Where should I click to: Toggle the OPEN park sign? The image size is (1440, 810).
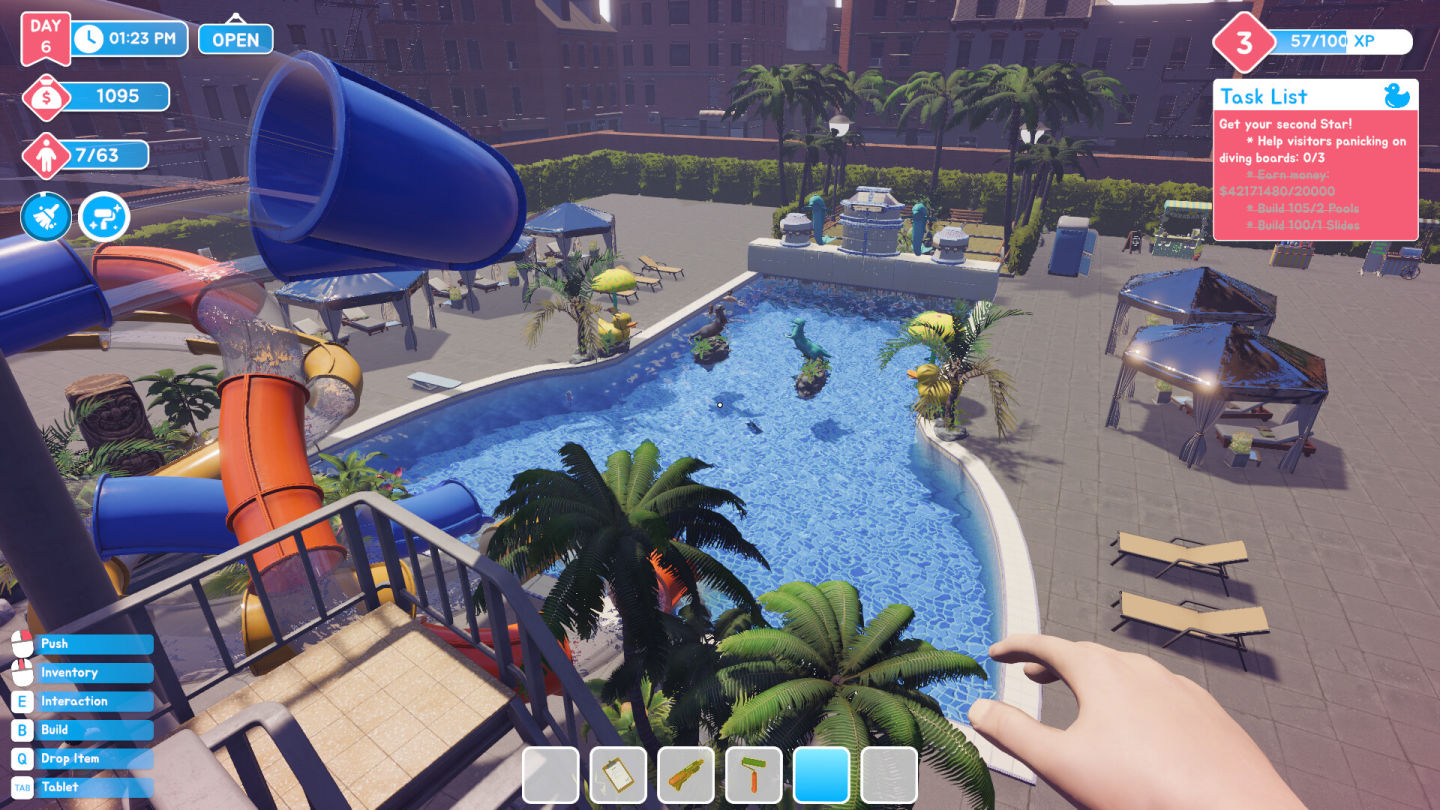click(235, 38)
